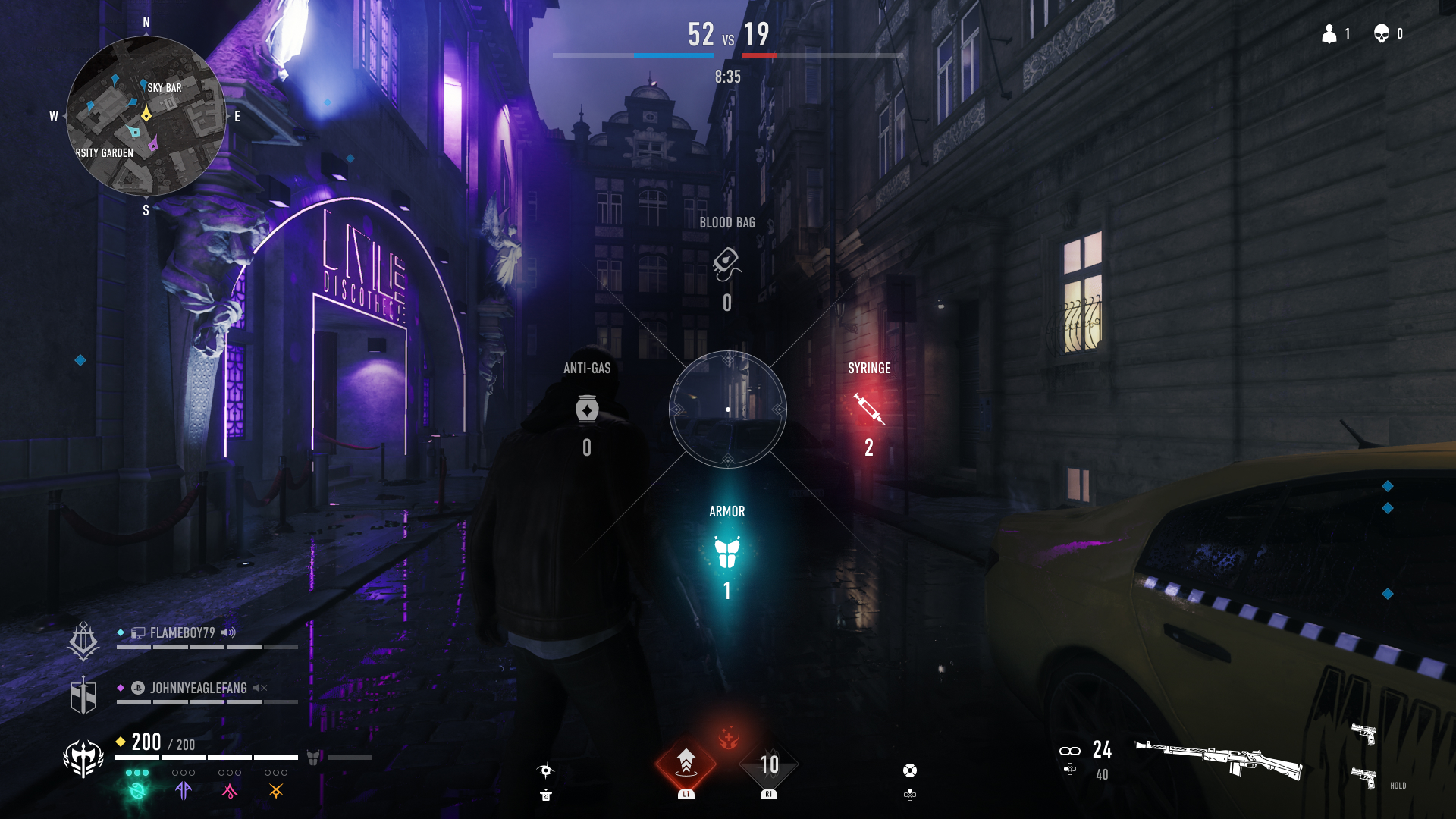This screenshot has height=819, width=1456.
Task: Activate the red upward-arrow leap ability
Action: [x=686, y=763]
